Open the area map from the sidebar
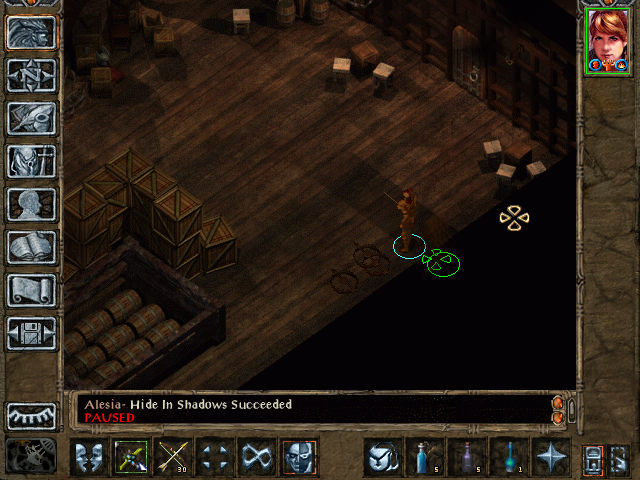 pos(31,75)
